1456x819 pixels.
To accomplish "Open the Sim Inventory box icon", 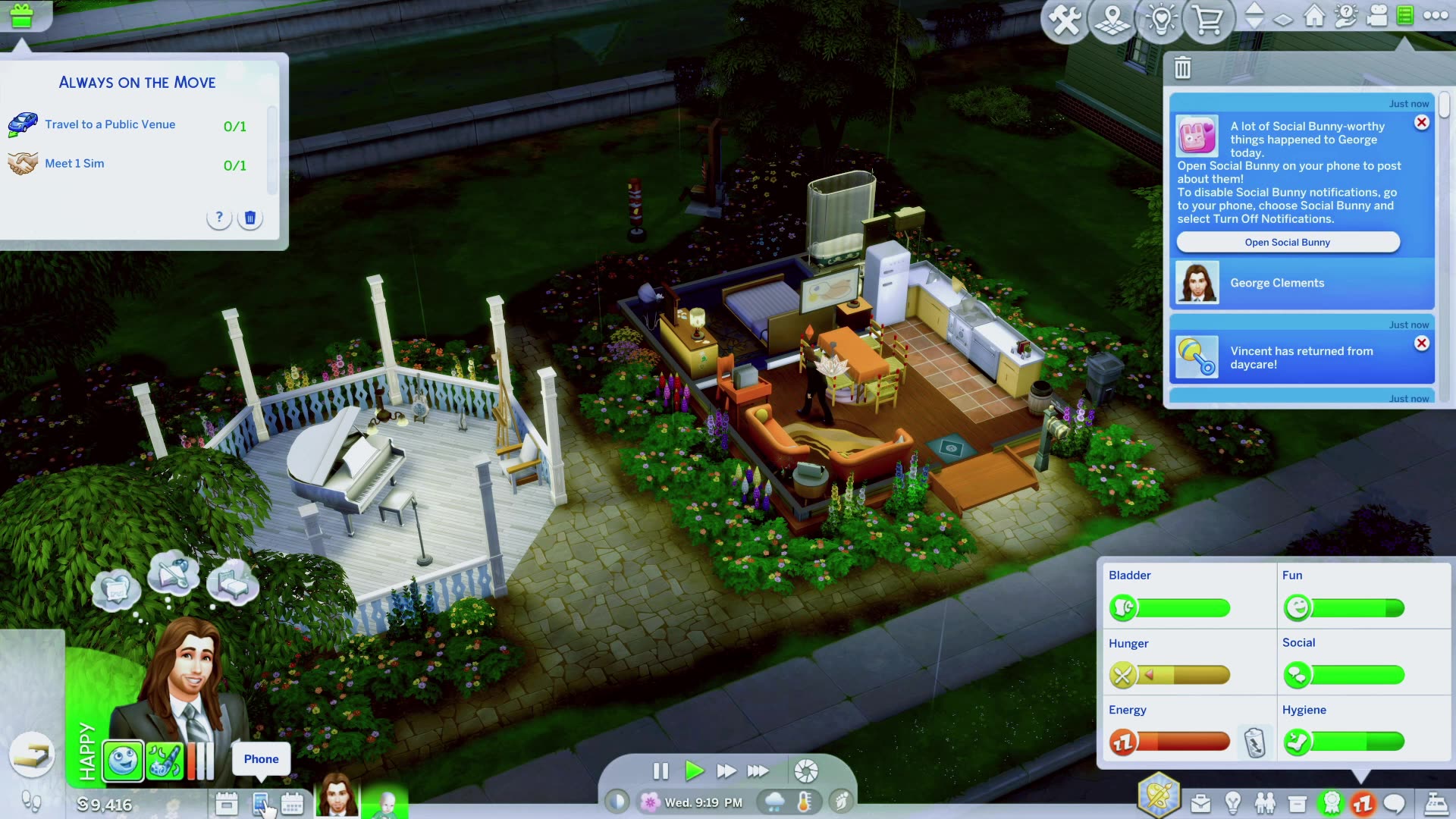I will coord(1296,802).
